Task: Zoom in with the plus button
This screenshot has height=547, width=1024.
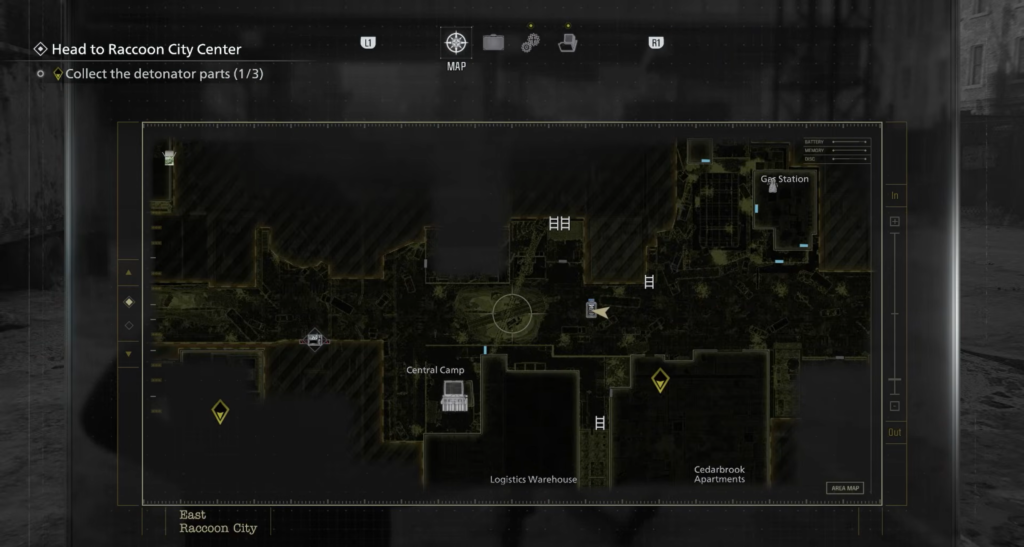Action: pos(895,221)
